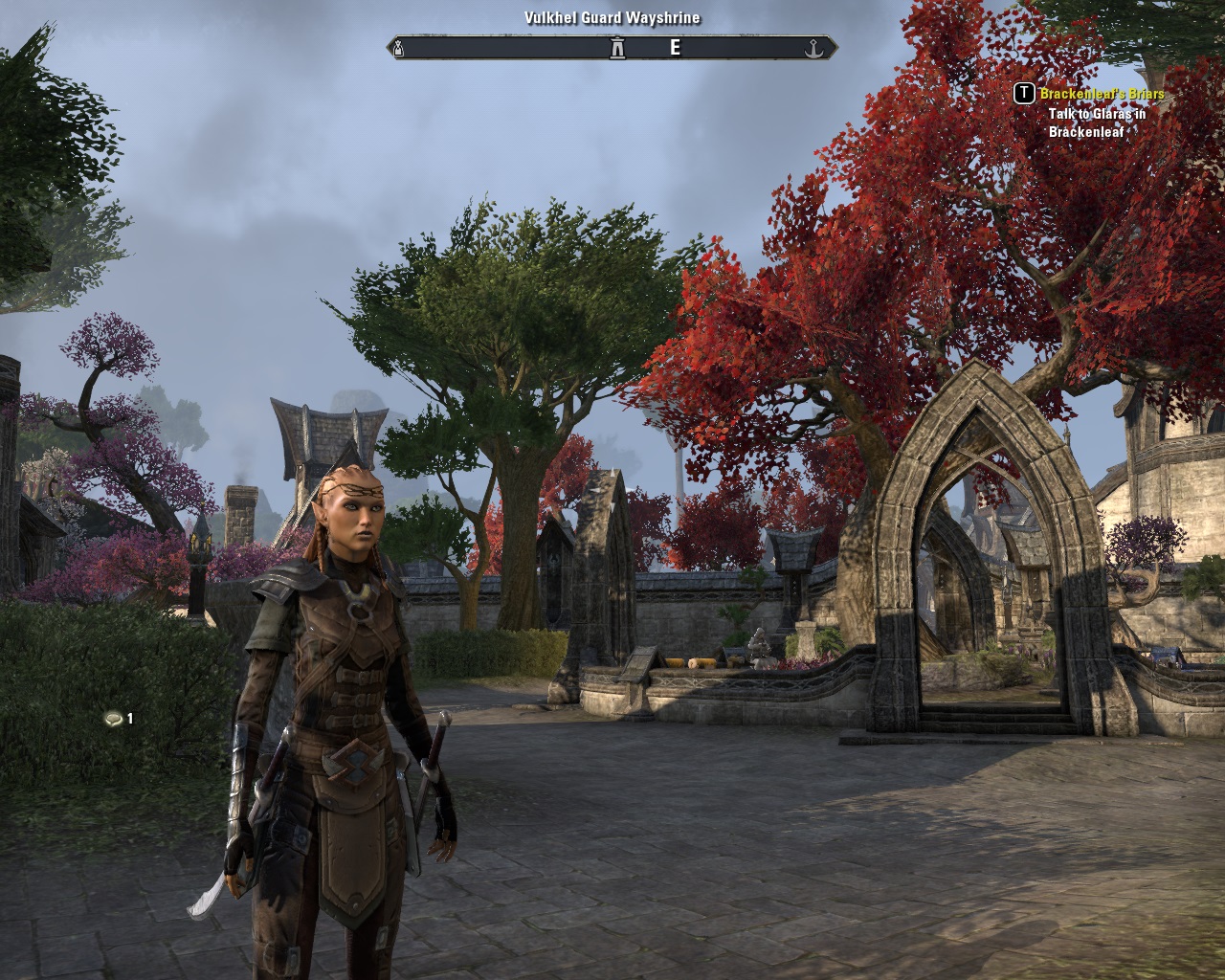Select the wayshrine marker on the compass
1225x980 pixels.
coord(617,48)
